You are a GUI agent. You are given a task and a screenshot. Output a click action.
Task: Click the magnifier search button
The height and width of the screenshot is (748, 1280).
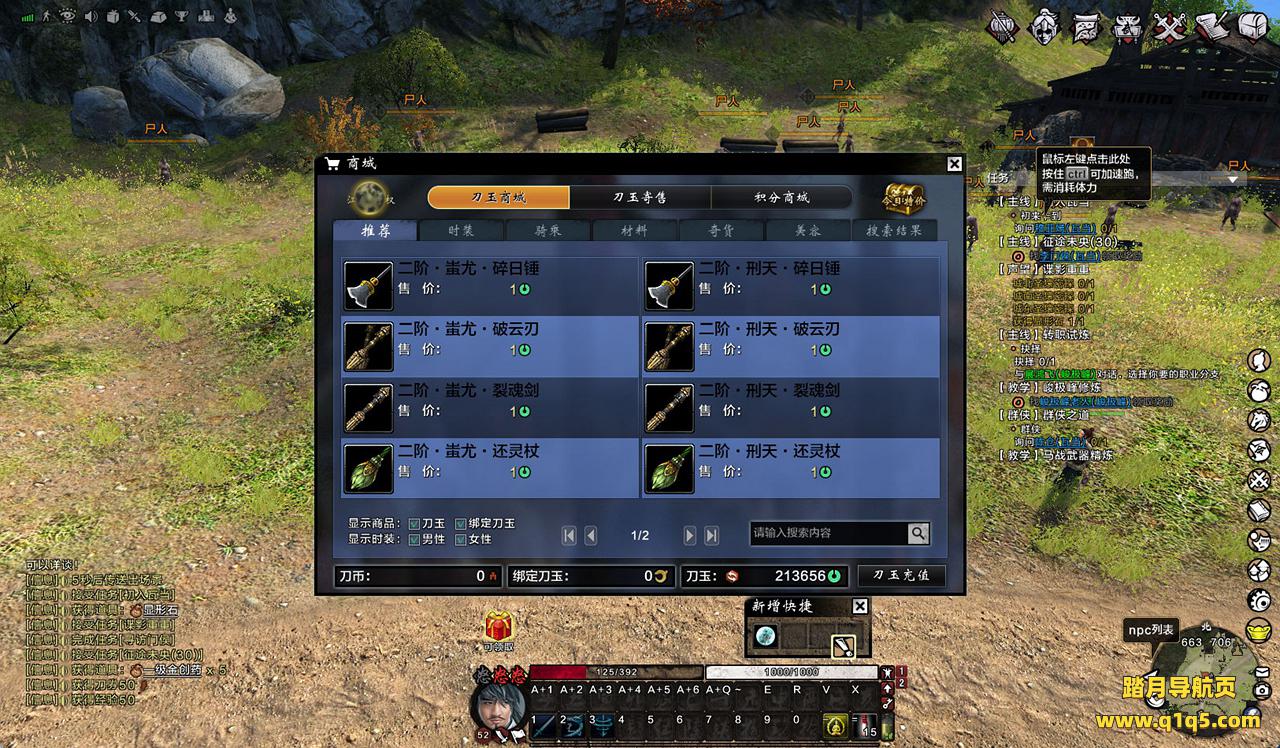click(x=918, y=533)
